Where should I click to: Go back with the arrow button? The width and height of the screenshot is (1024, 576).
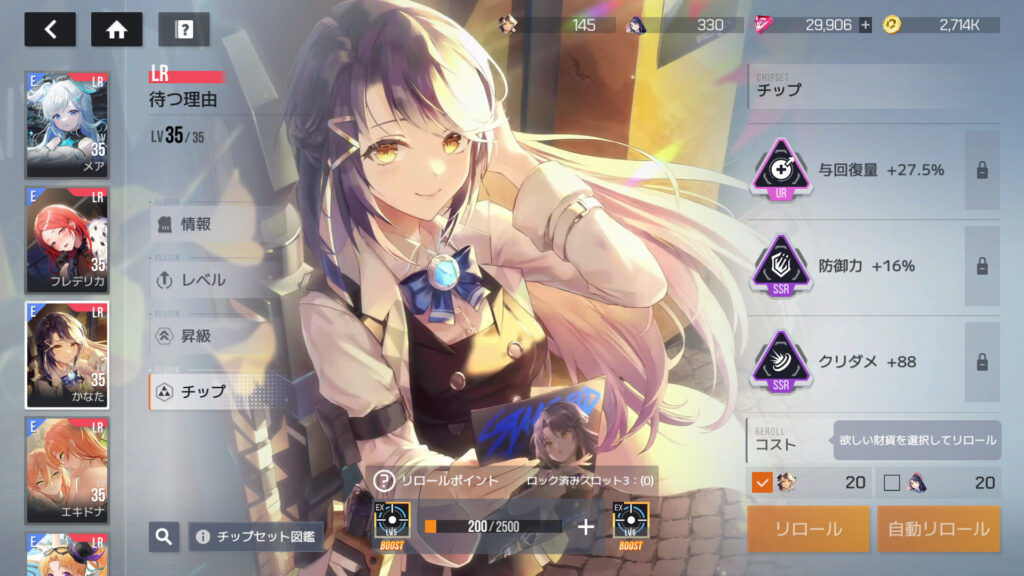50,29
